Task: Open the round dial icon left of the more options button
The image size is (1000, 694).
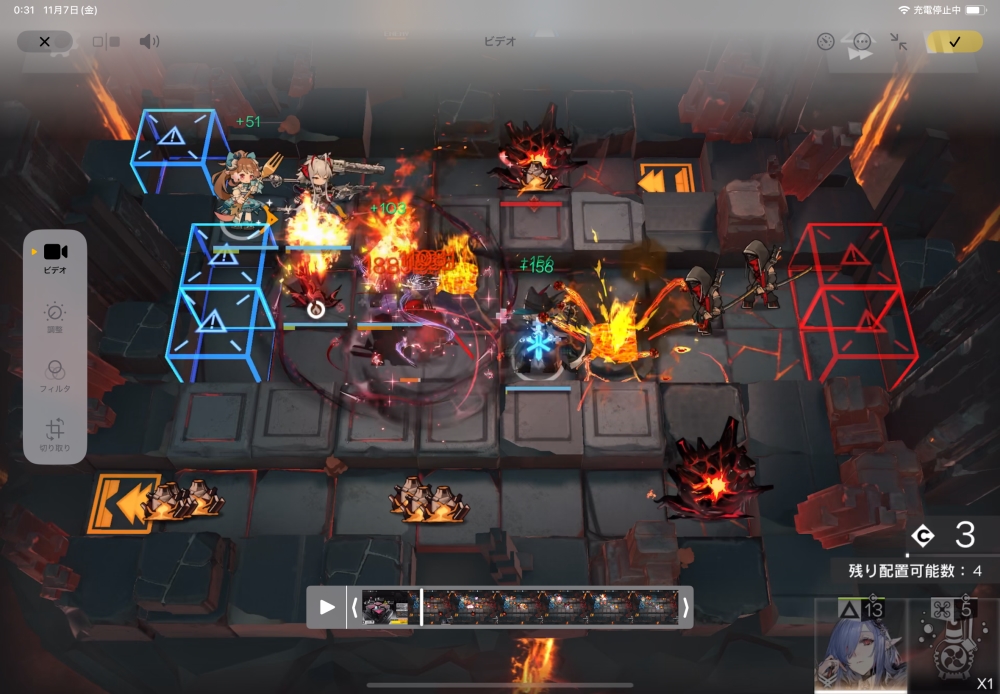Action: [x=825, y=42]
